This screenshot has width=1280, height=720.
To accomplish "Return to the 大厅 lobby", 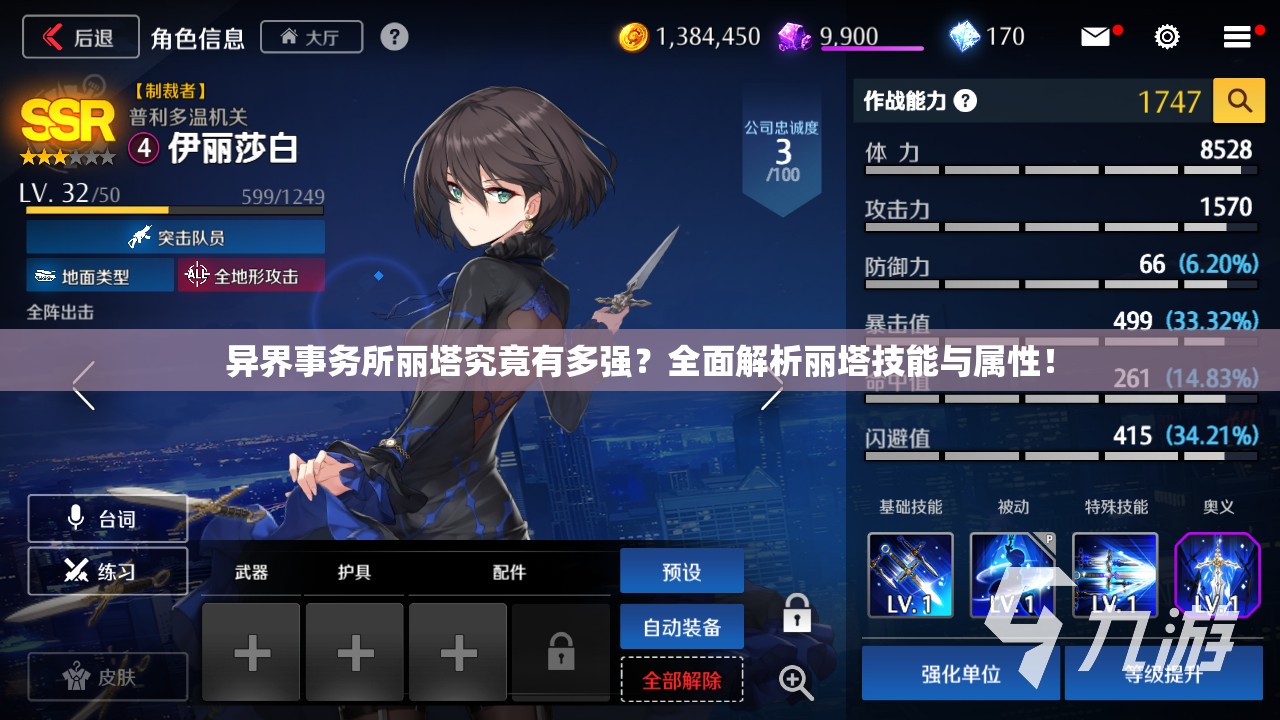I will click(x=310, y=38).
